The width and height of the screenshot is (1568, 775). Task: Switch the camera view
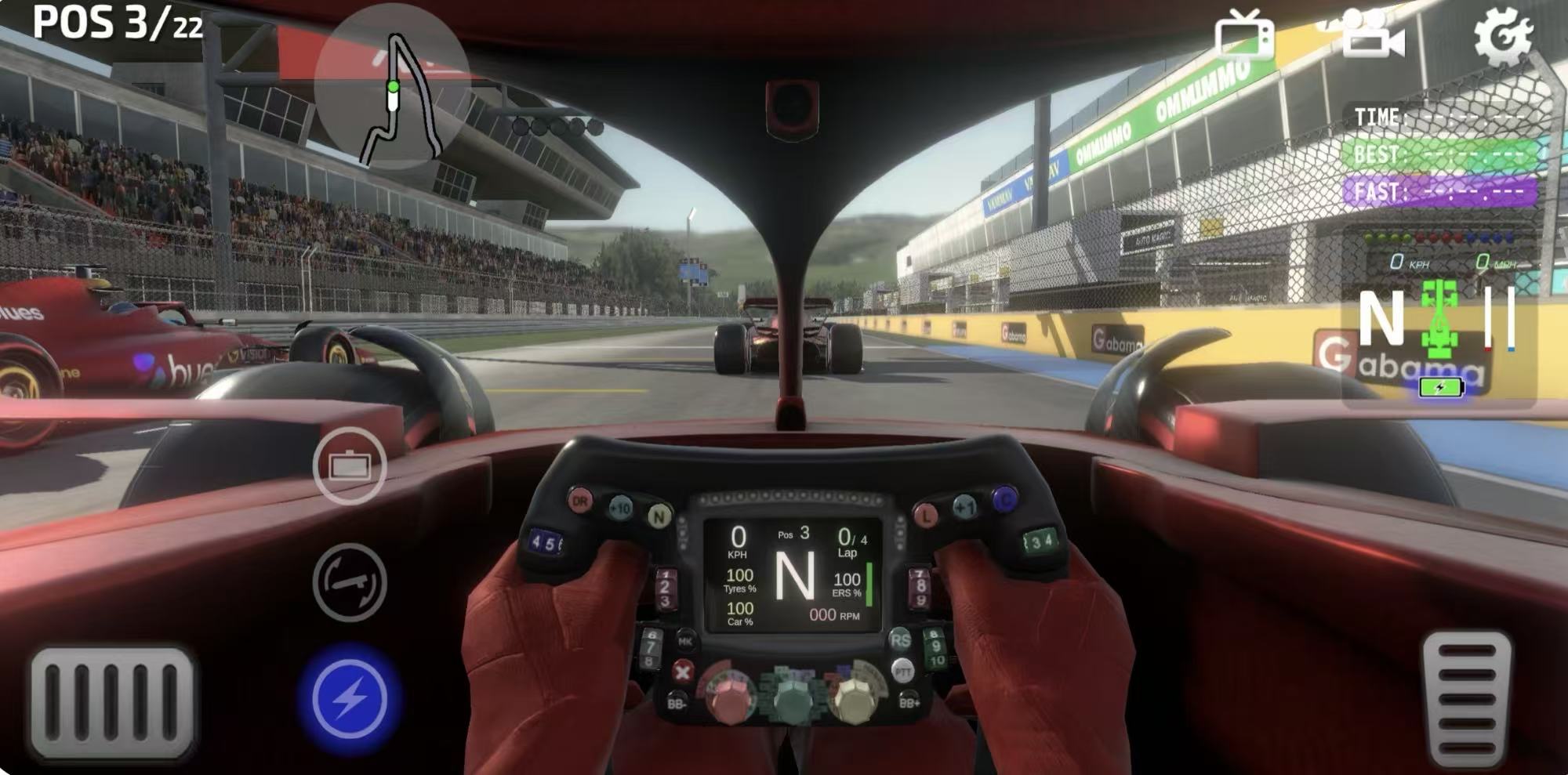[1372, 35]
